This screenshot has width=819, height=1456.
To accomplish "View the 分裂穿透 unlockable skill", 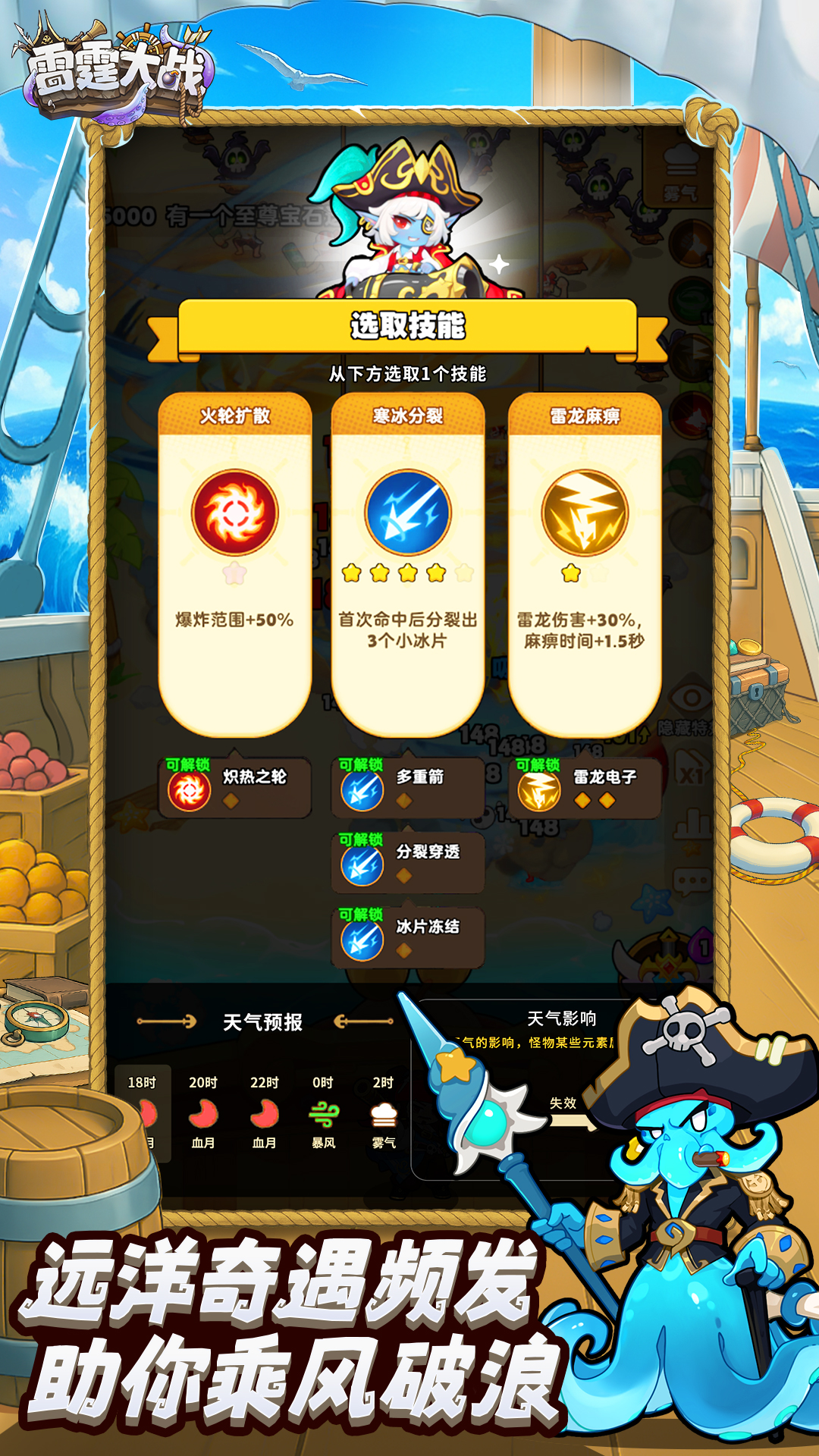I will tap(408, 863).
